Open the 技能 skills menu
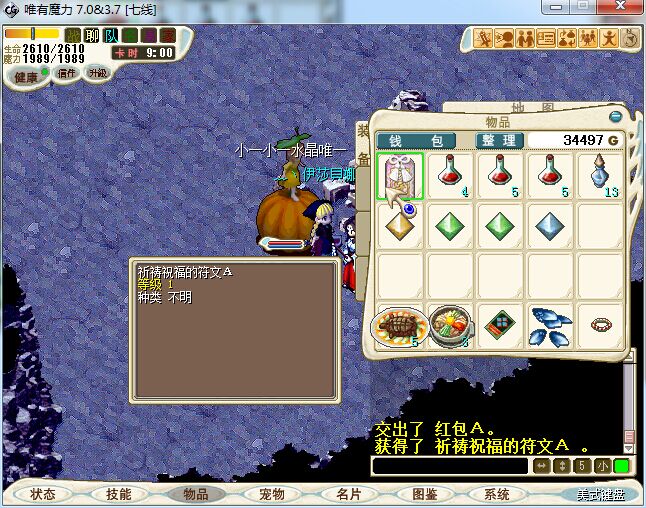This screenshot has width=646, height=508. (119, 494)
